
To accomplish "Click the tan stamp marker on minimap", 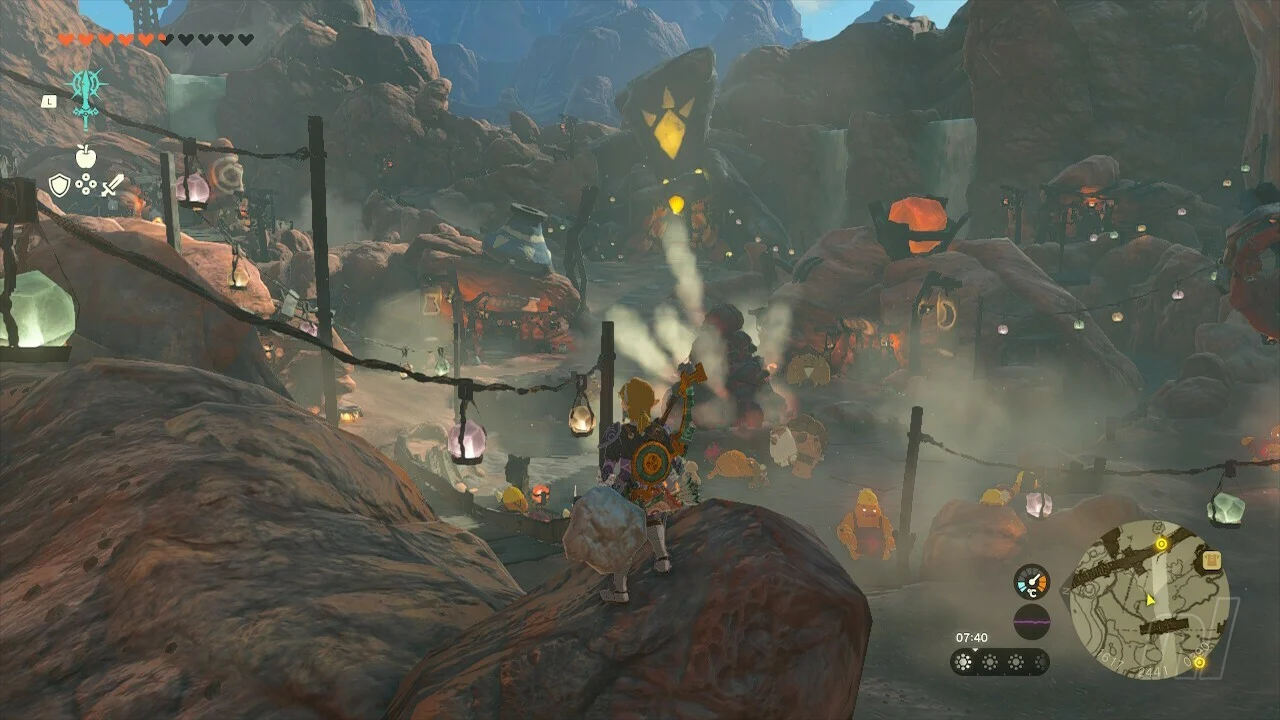I will tap(1212, 561).
